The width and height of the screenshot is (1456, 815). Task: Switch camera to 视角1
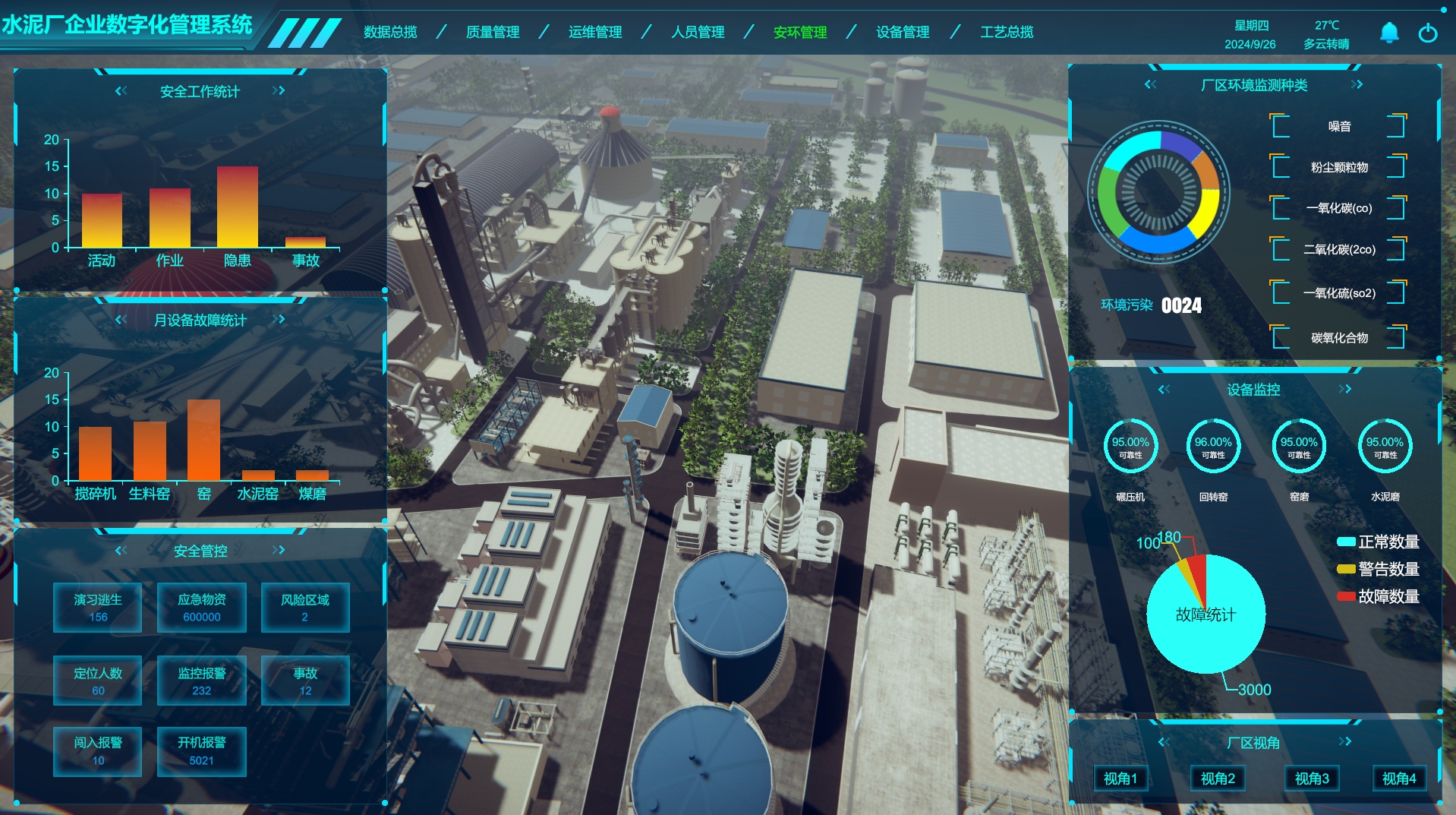1120,779
